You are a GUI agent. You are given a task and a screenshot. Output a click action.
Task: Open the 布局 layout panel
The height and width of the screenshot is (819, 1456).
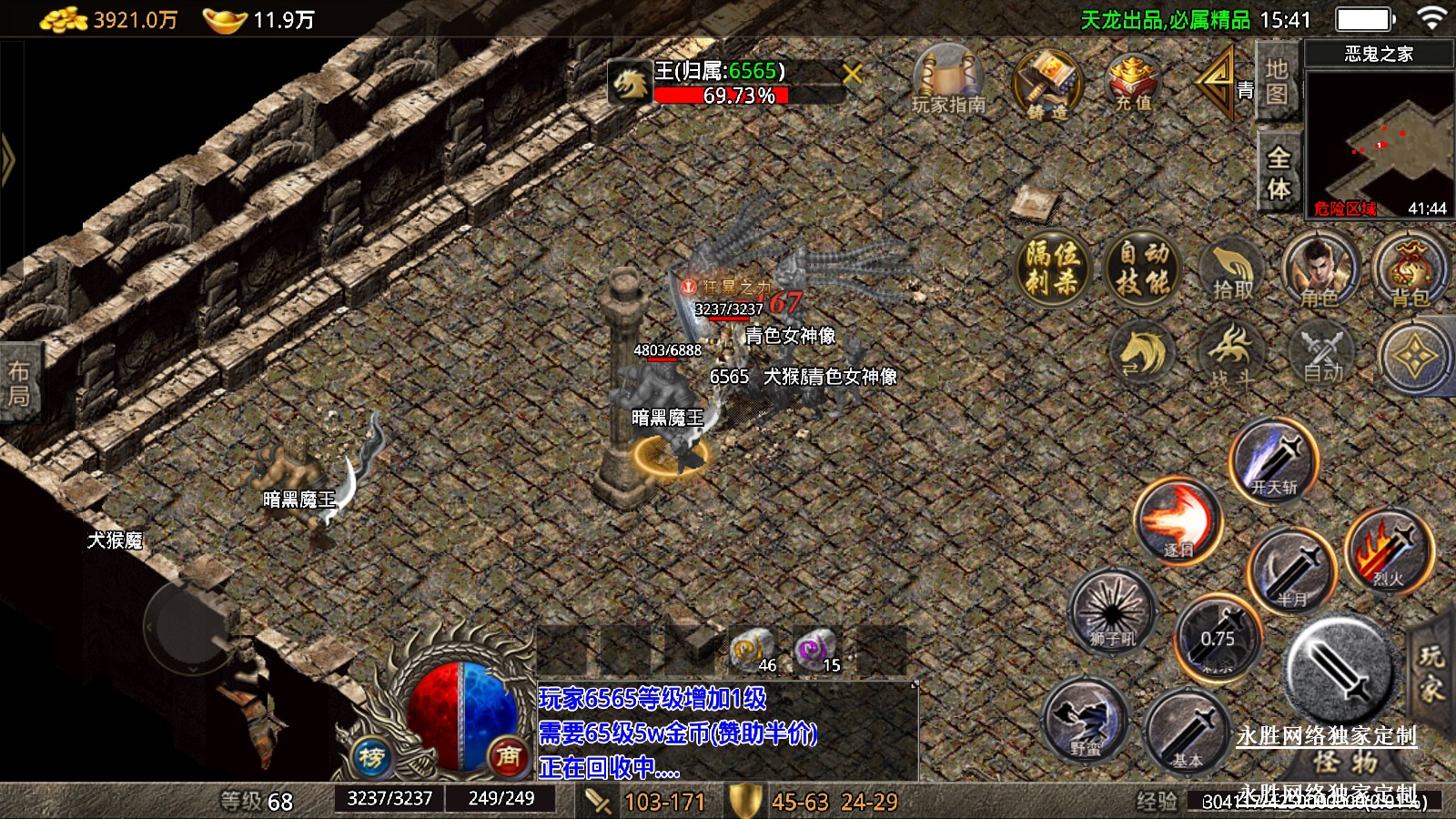coord(19,383)
